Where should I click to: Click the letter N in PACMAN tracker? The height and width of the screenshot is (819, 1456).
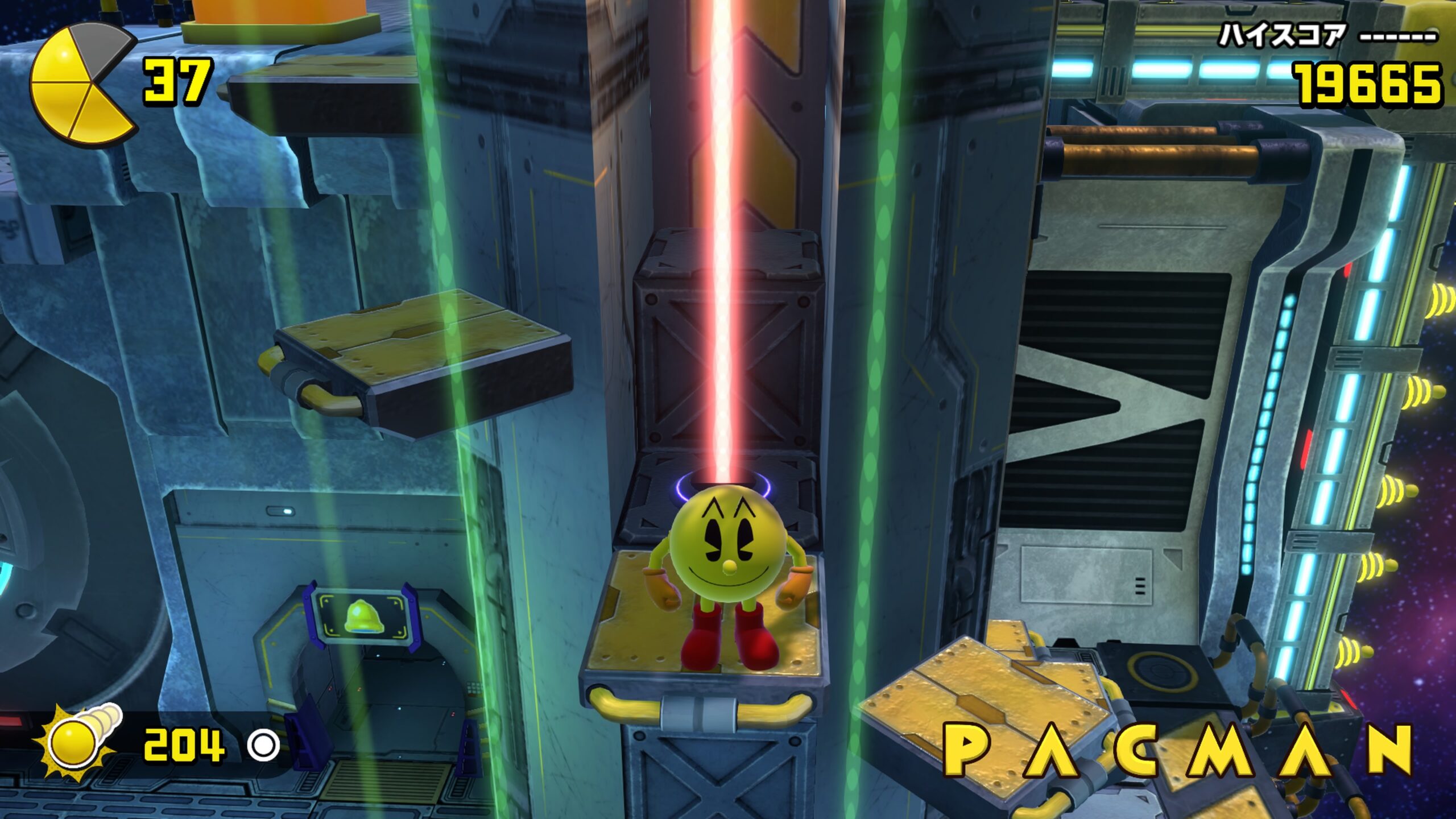1390,748
